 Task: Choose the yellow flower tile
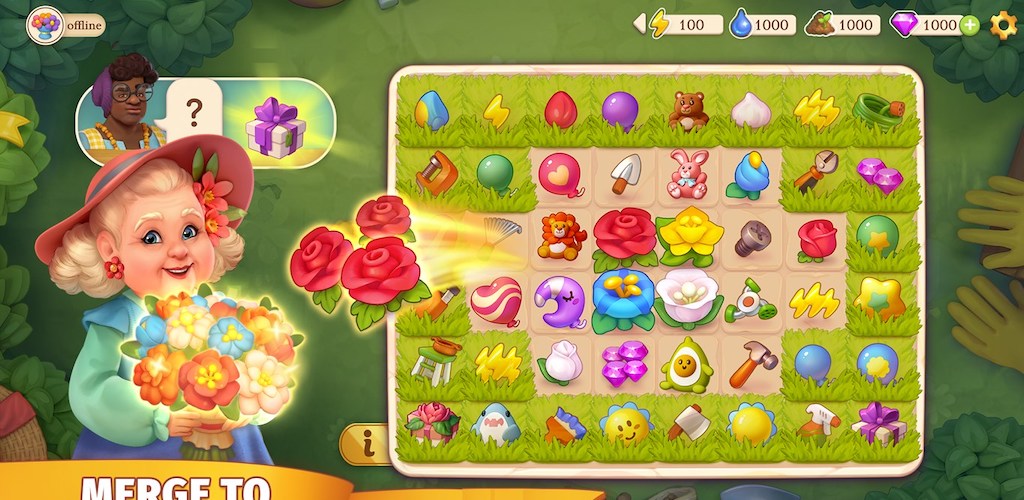click(x=689, y=236)
